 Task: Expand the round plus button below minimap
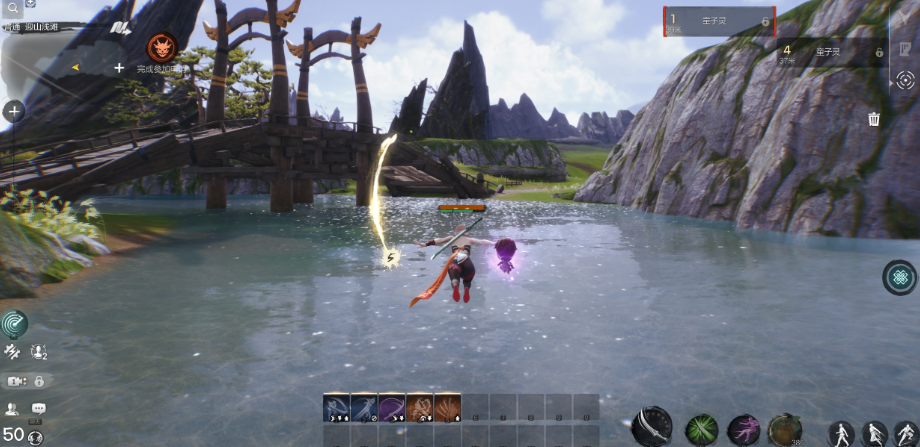click(x=14, y=111)
